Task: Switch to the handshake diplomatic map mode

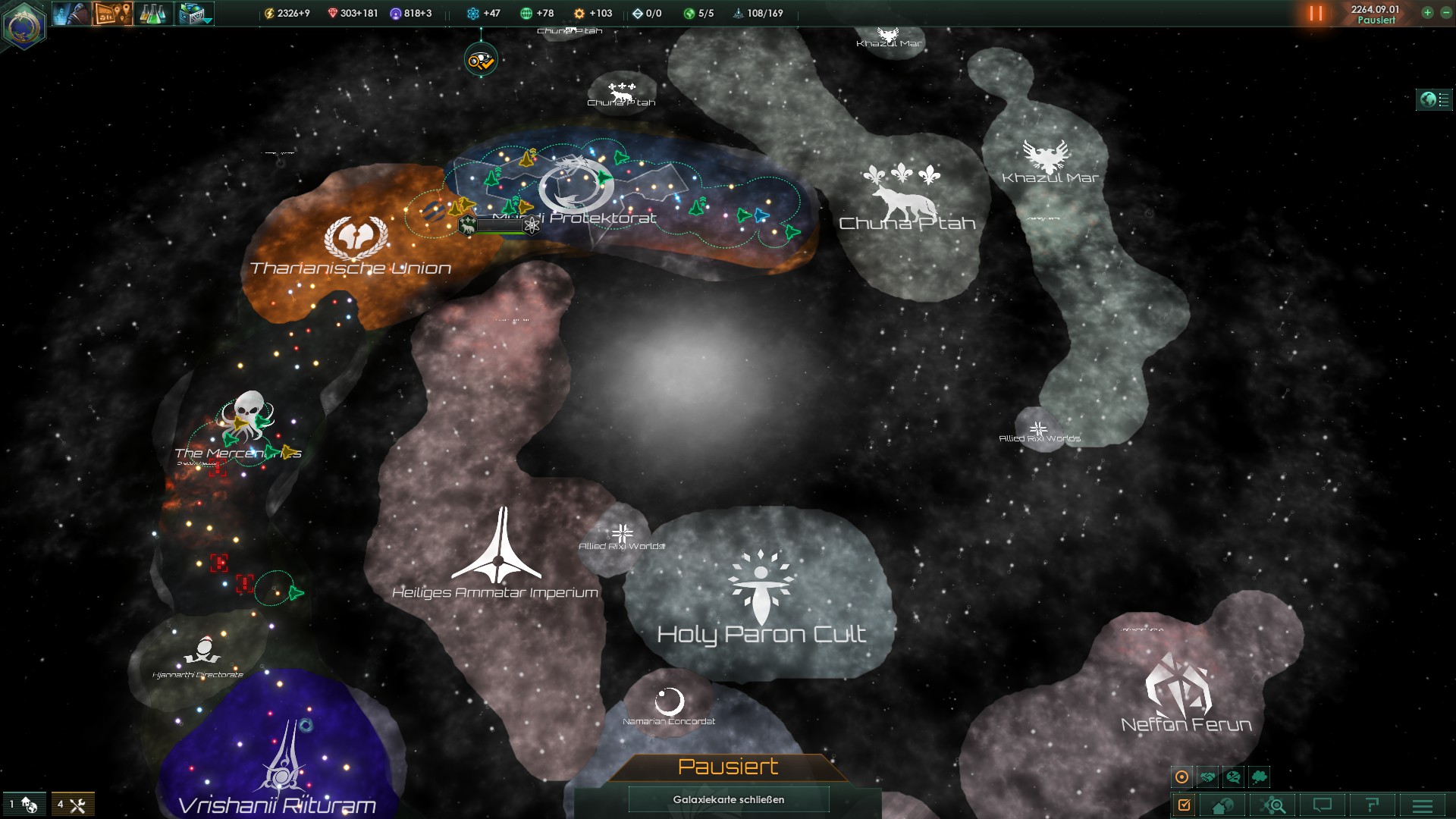Action: 1207,777
